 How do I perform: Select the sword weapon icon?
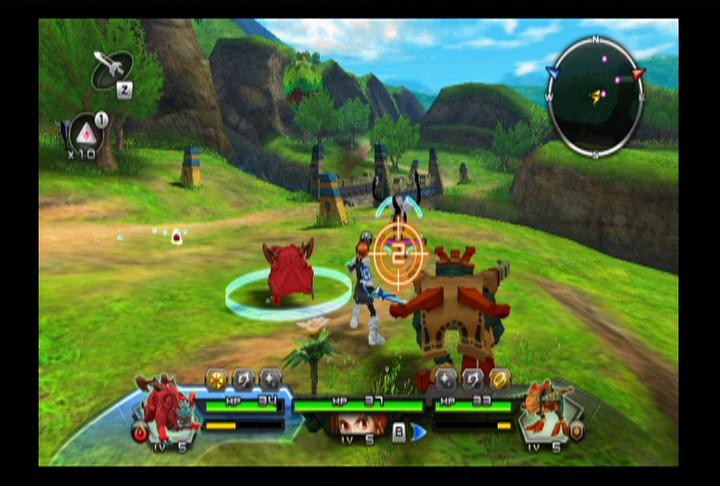(113, 69)
